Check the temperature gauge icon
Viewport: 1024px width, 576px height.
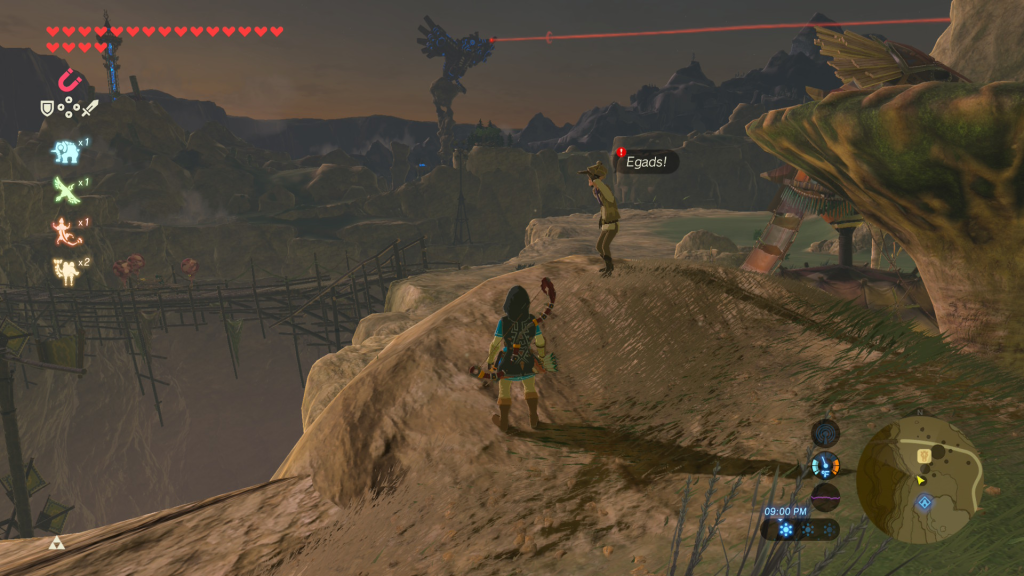825,465
